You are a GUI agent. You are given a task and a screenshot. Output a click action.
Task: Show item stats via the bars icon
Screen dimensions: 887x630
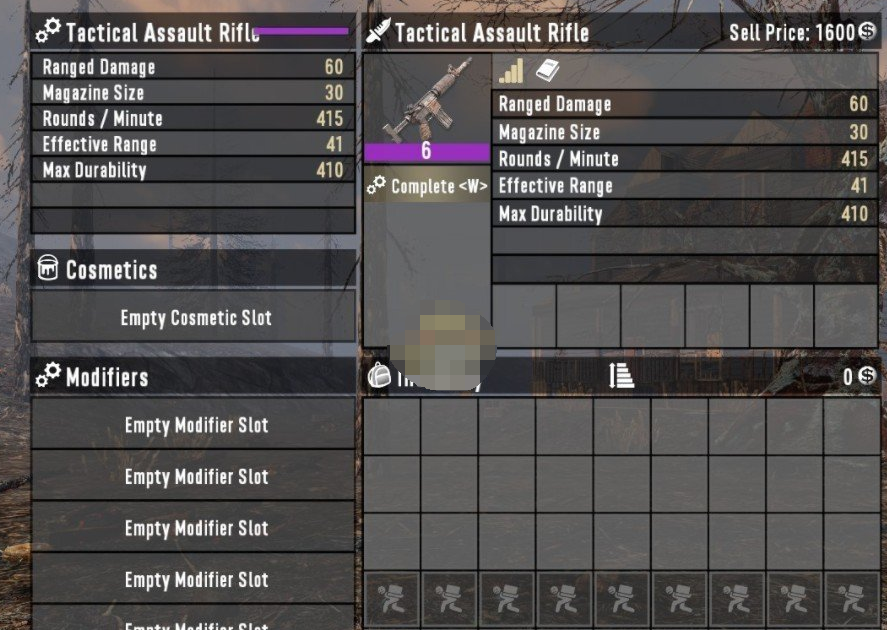(511, 71)
